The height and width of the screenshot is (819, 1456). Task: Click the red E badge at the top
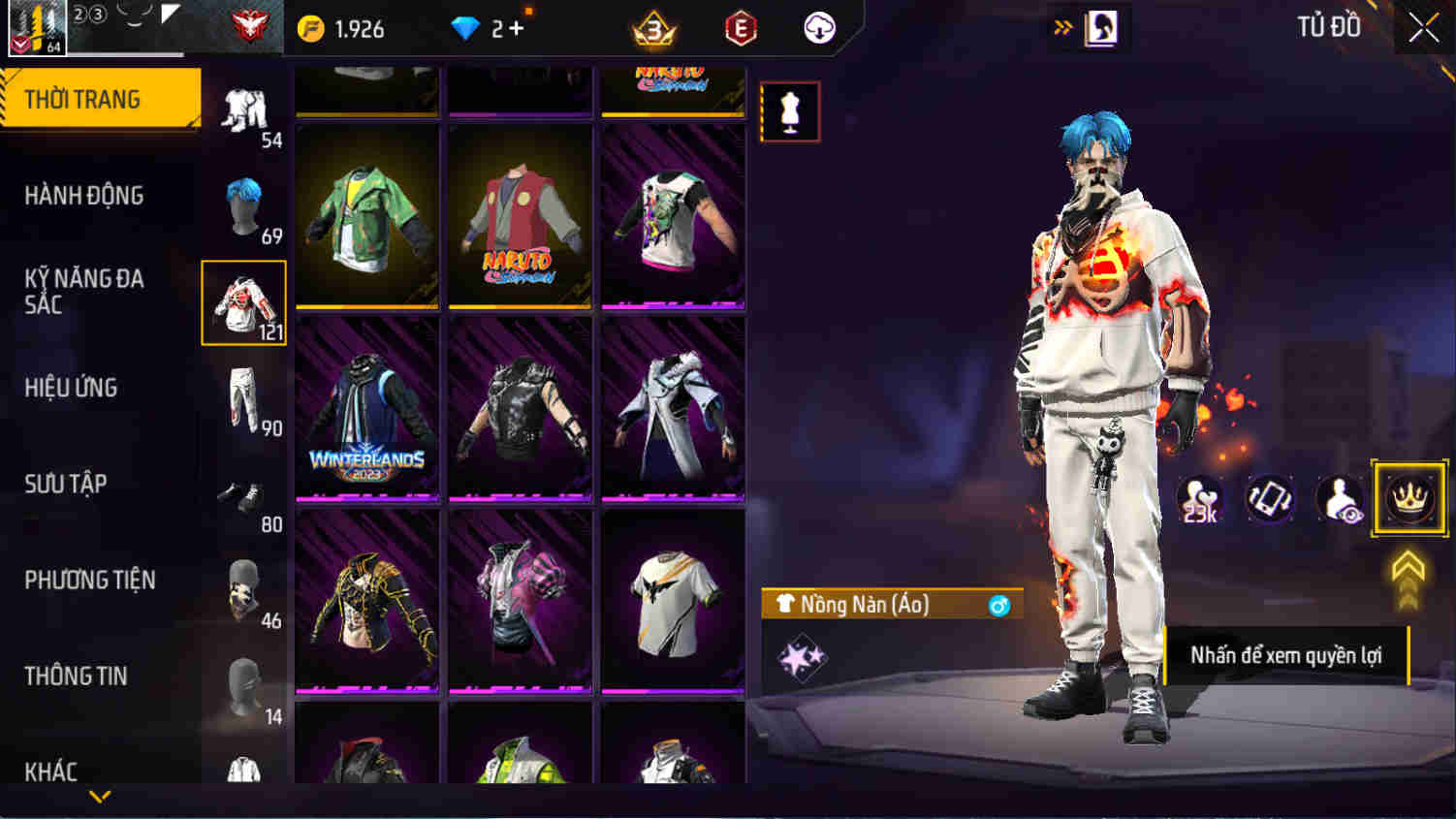pyautogui.click(x=743, y=28)
